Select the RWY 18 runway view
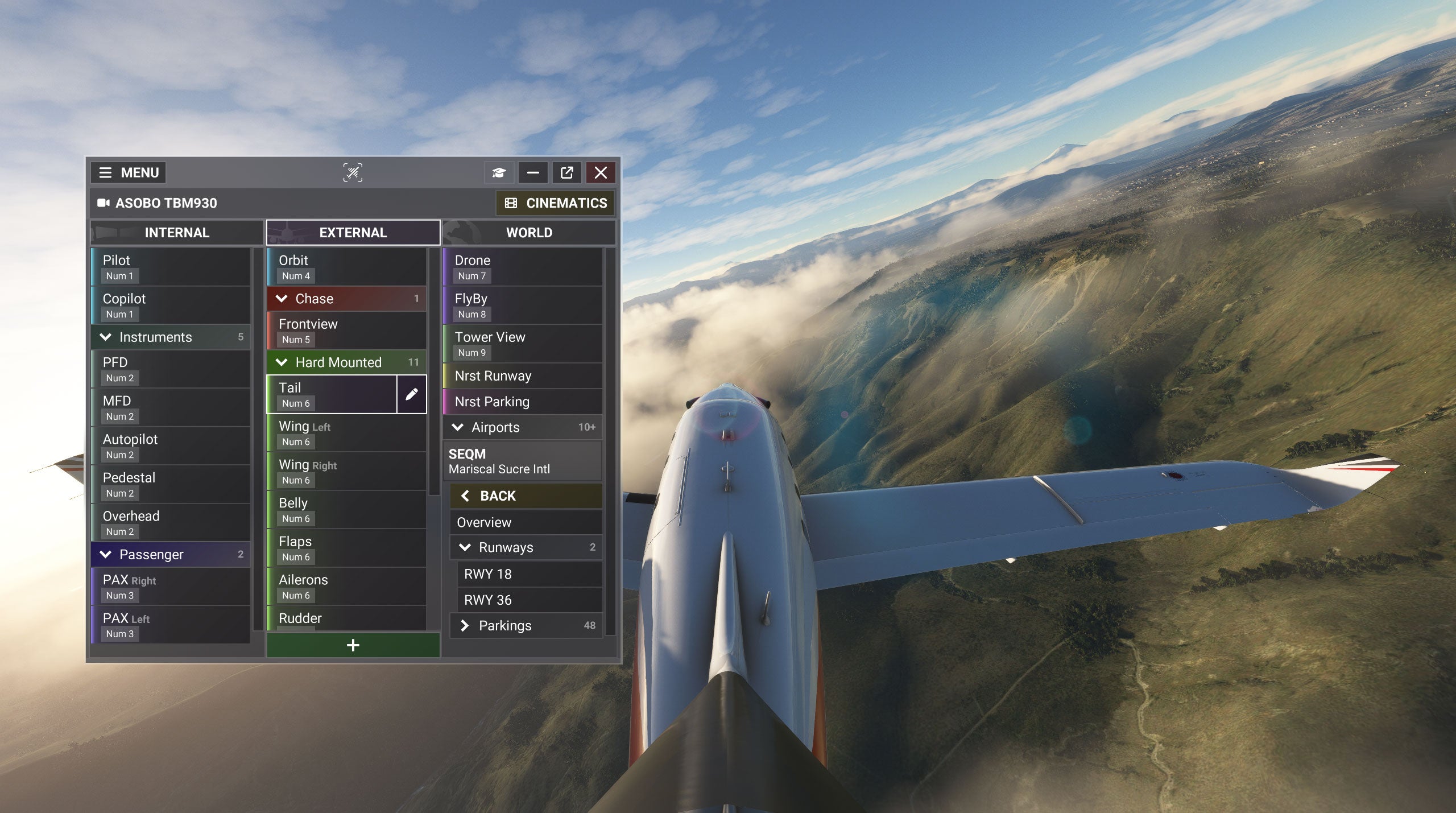 point(529,574)
